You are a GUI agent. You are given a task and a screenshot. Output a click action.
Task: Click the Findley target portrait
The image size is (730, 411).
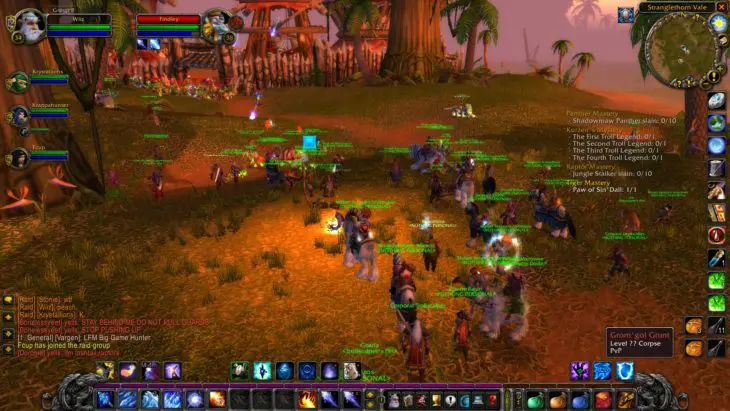(x=216, y=22)
